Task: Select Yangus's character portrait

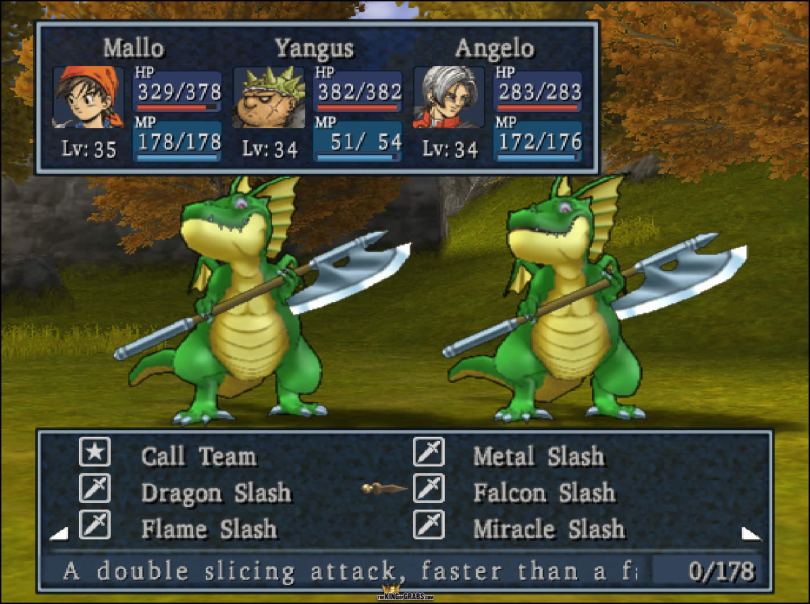Action: pyautogui.click(x=268, y=97)
